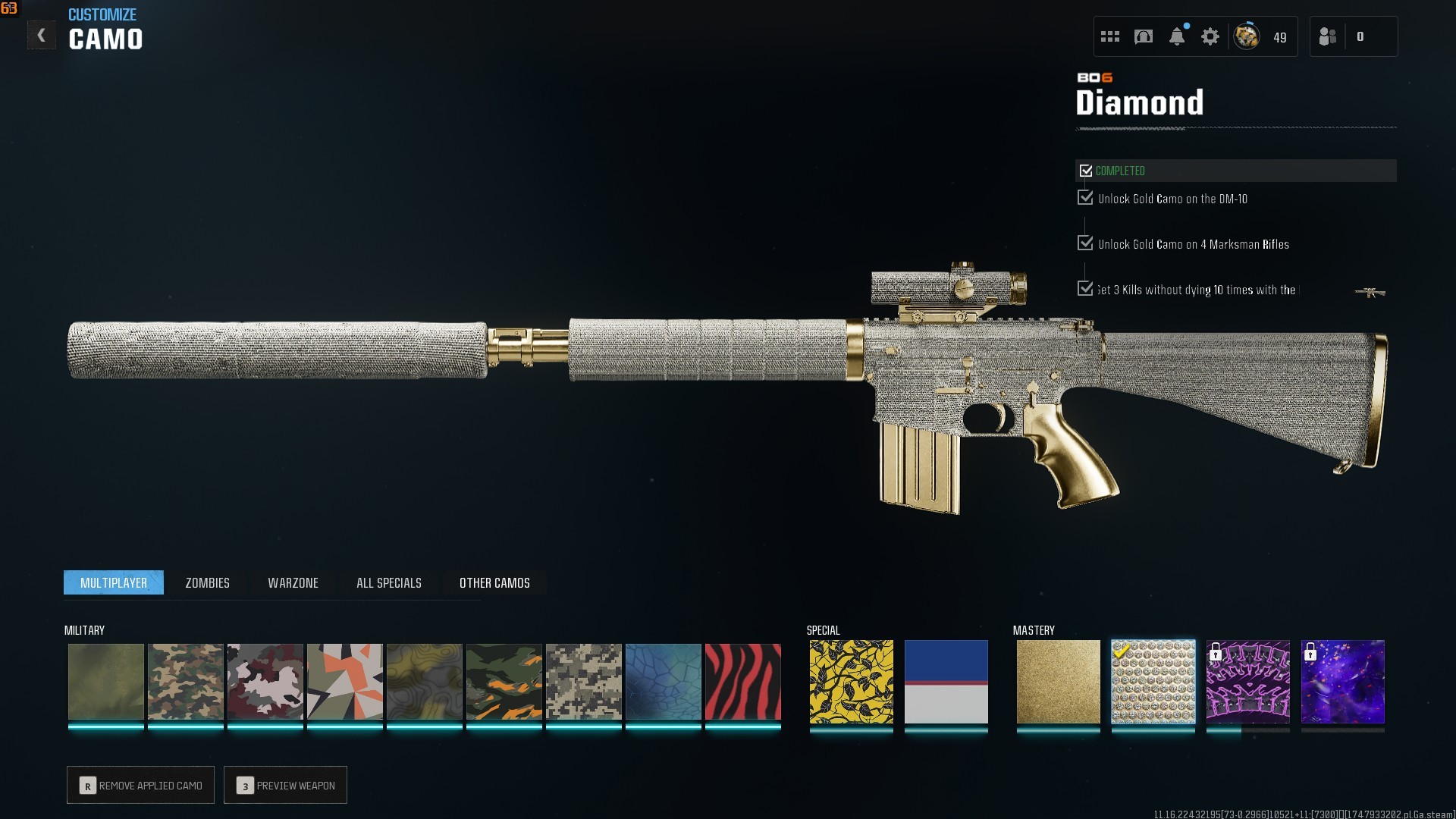Open the social party icon
The height and width of the screenshot is (819, 1456).
[1328, 36]
